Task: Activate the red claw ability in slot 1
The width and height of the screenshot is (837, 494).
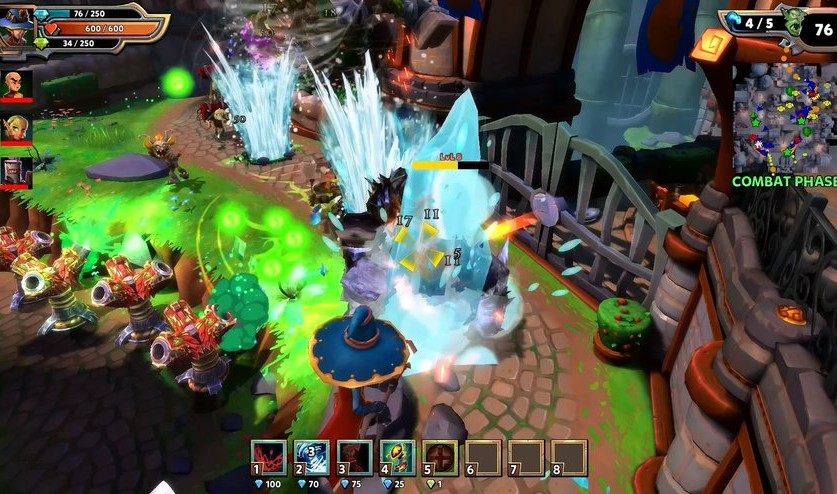Action: (269, 459)
